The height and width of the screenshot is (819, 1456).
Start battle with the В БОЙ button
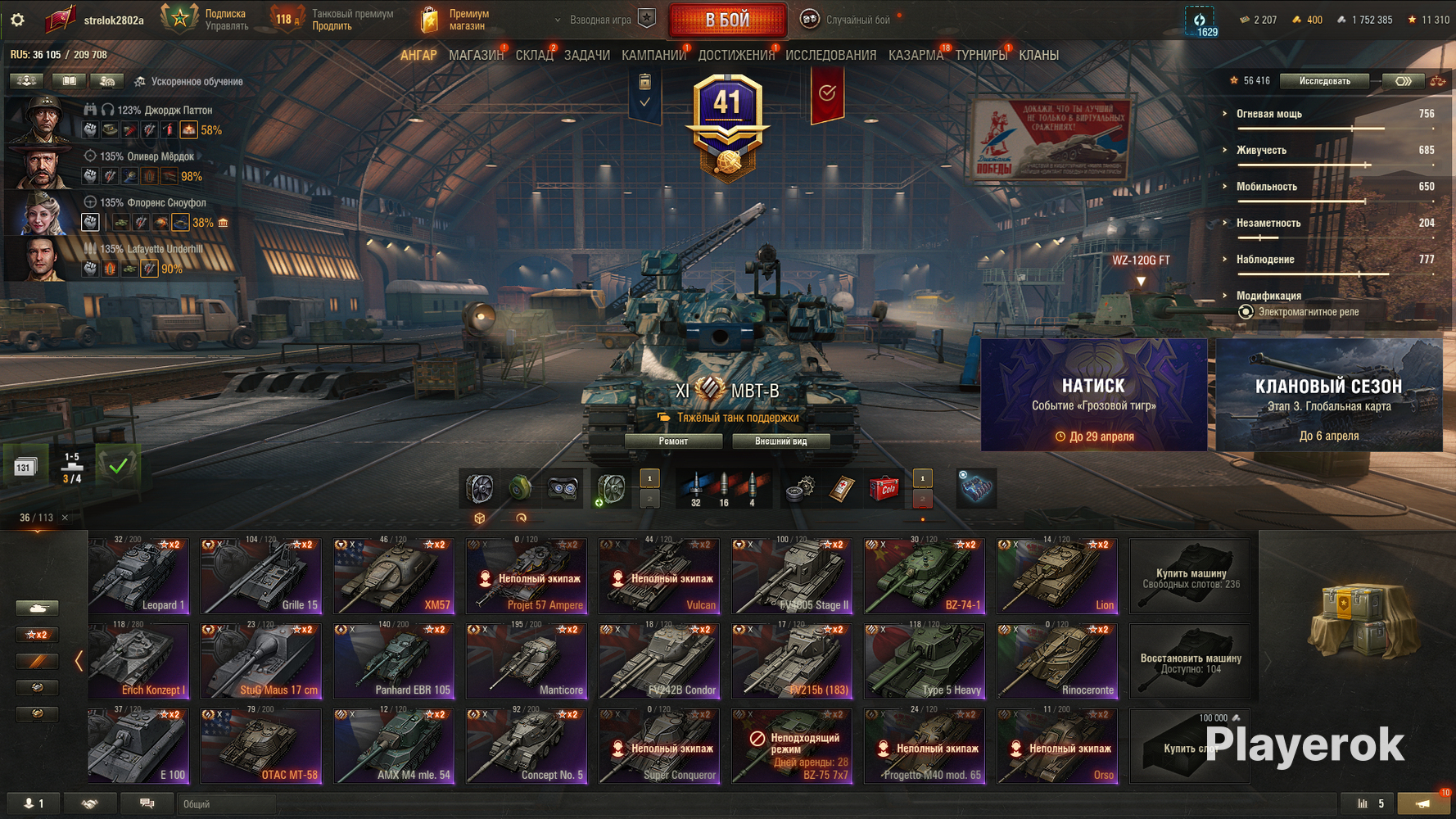727,20
